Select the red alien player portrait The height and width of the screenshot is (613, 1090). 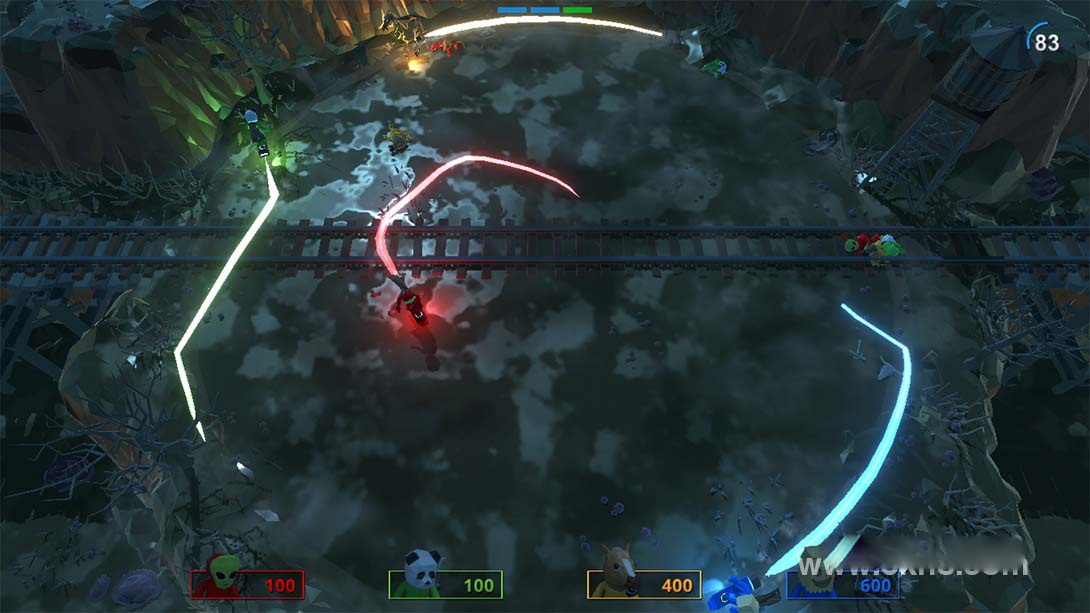[x=224, y=576]
